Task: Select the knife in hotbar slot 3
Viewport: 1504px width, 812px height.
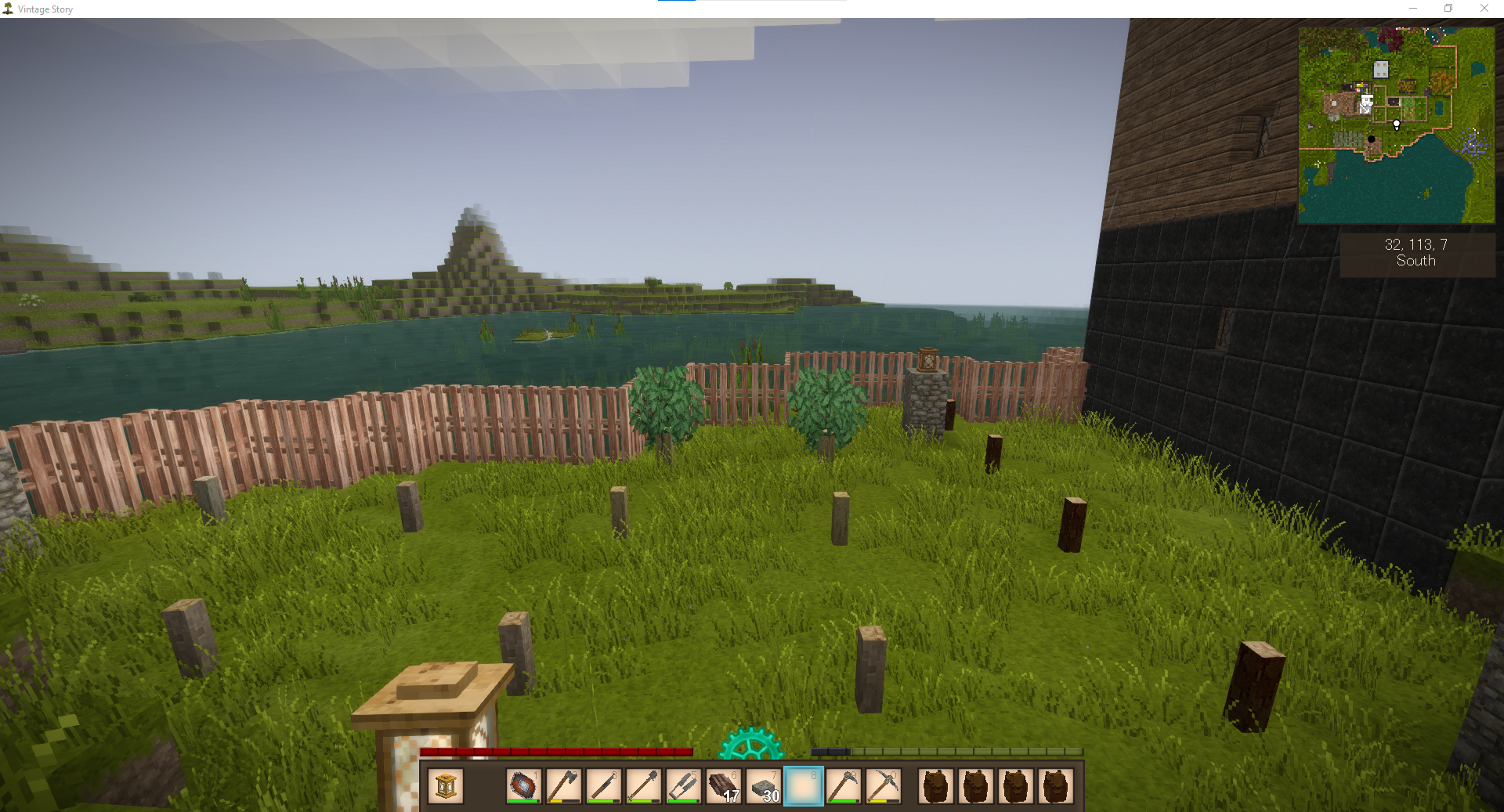Action: pyautogui.click(x=603, y=786)
